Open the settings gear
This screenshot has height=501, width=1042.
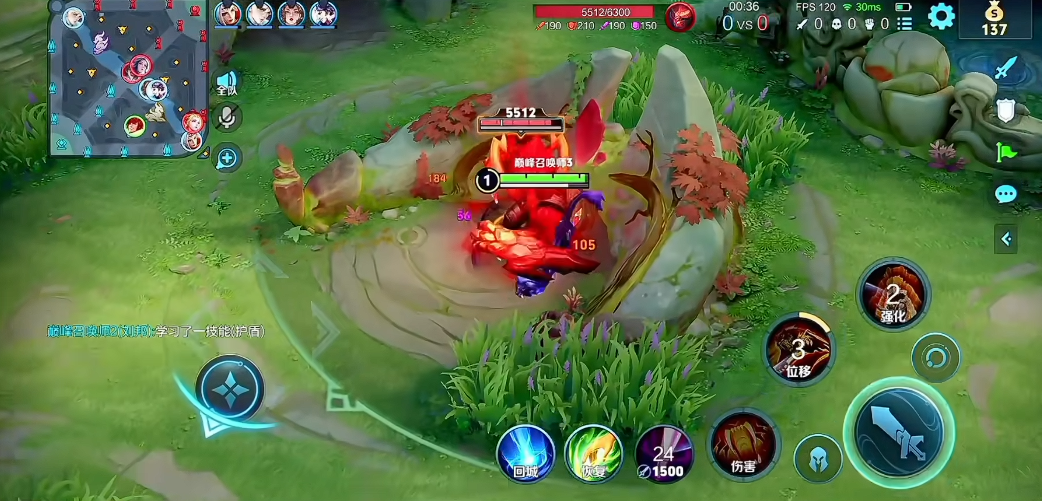click(x=941, y=16)
